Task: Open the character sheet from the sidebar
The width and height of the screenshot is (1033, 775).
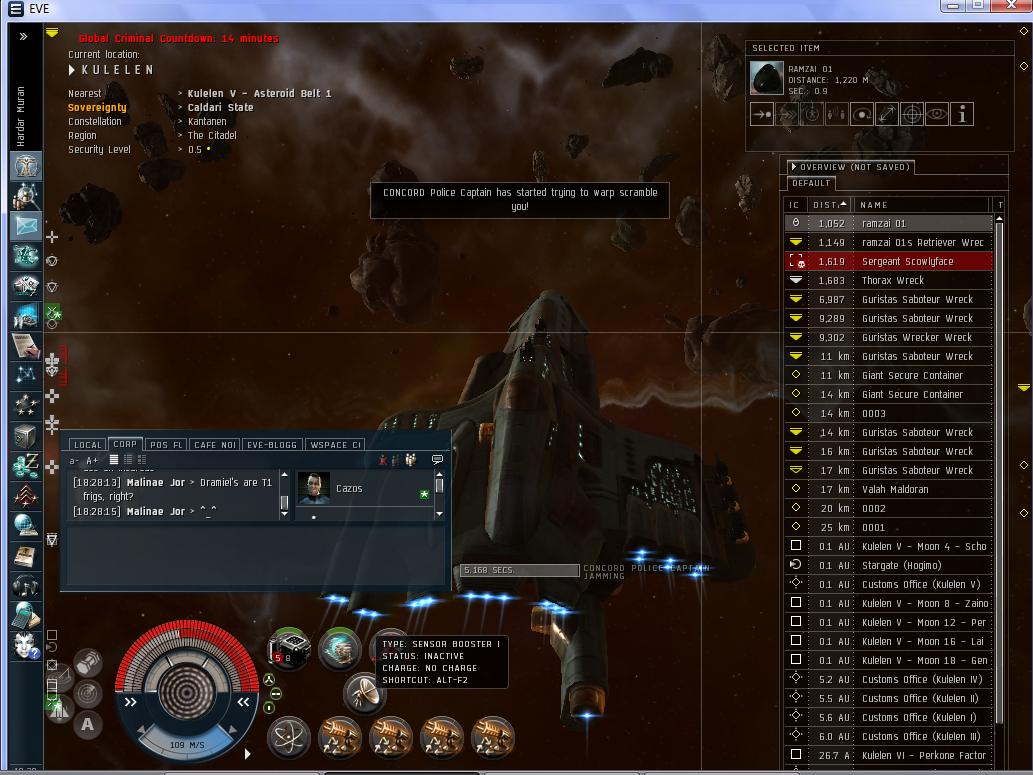Action: click(26, 165)
